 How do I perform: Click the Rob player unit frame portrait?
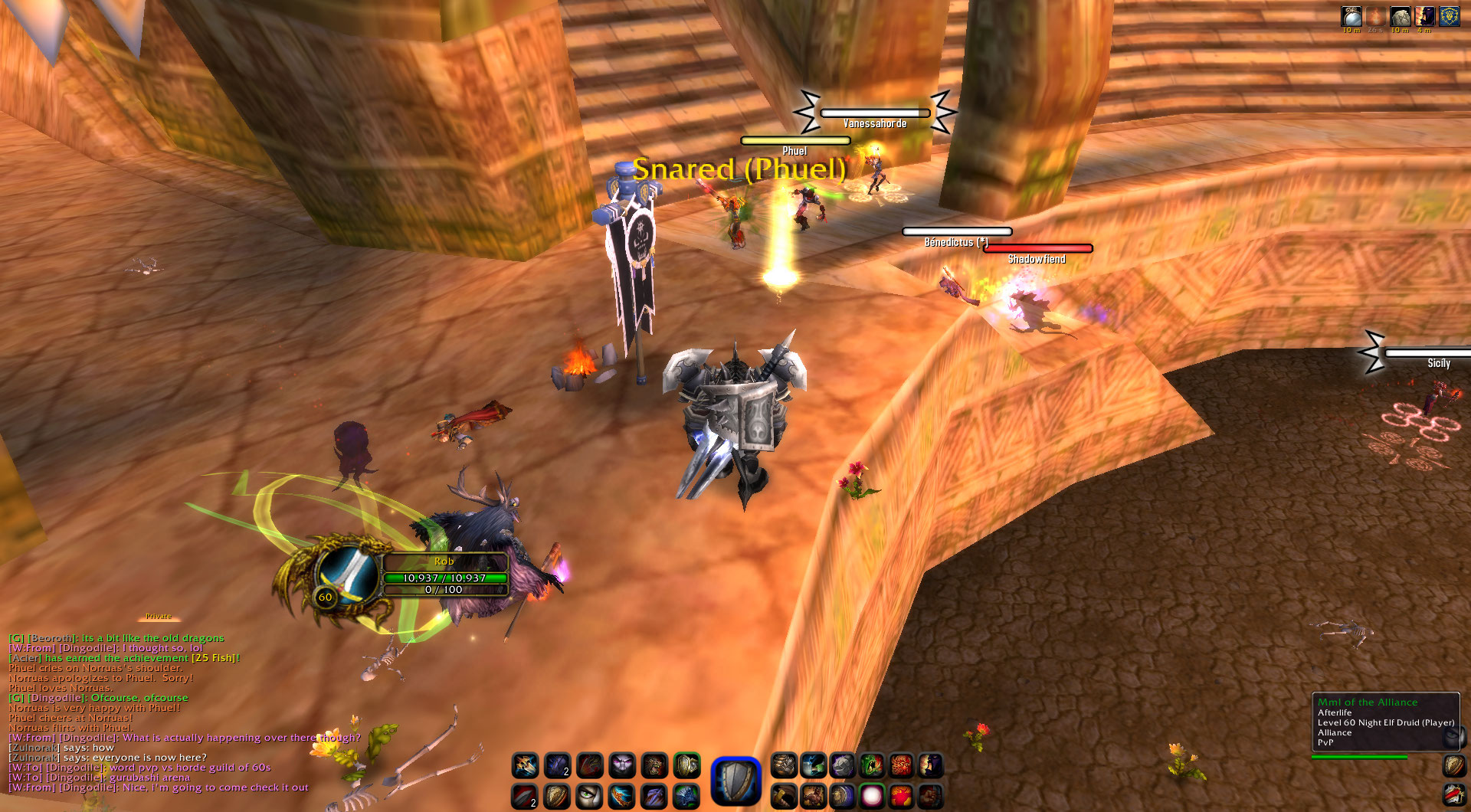tap(349, 573)
